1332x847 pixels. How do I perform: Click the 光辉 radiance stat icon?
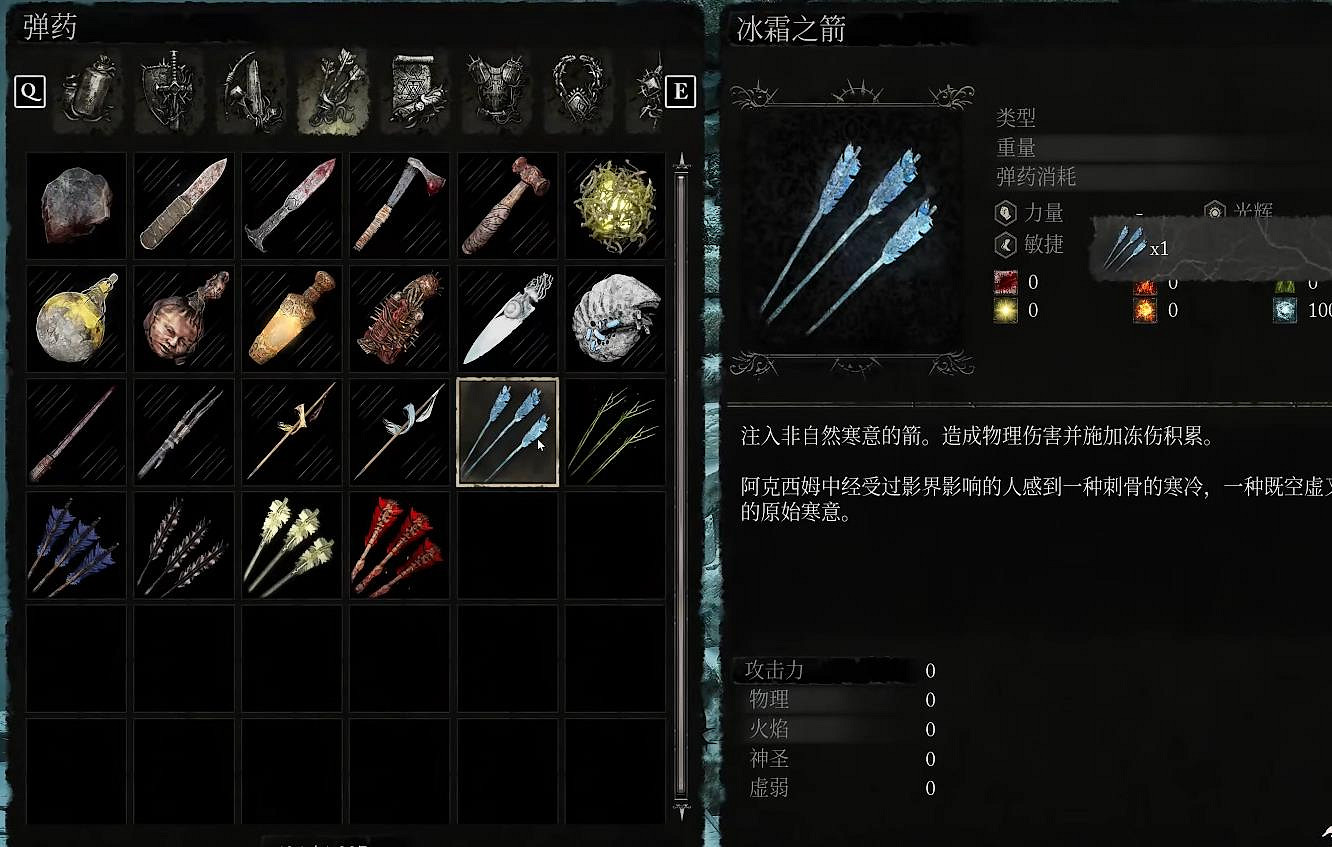[x=1215, y=212]
